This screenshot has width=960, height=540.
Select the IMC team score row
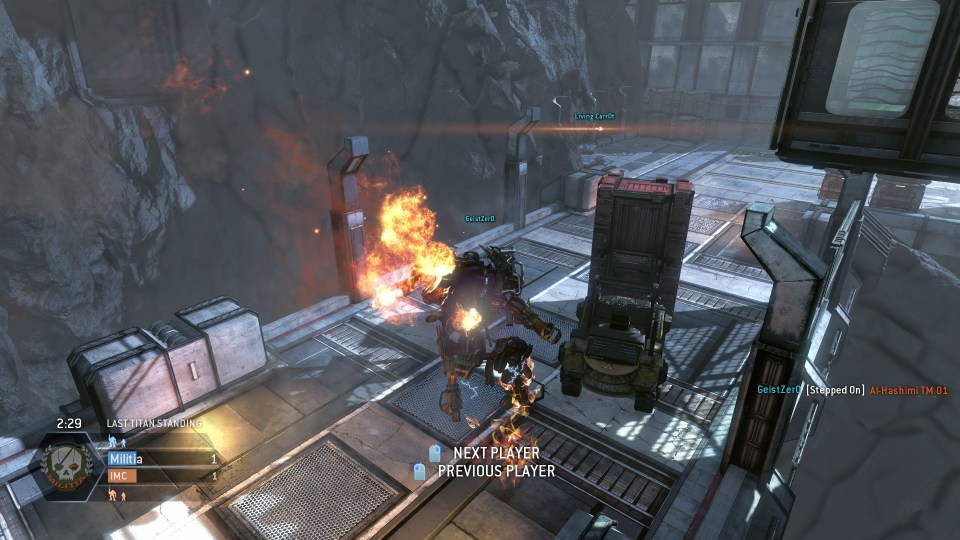163,476
